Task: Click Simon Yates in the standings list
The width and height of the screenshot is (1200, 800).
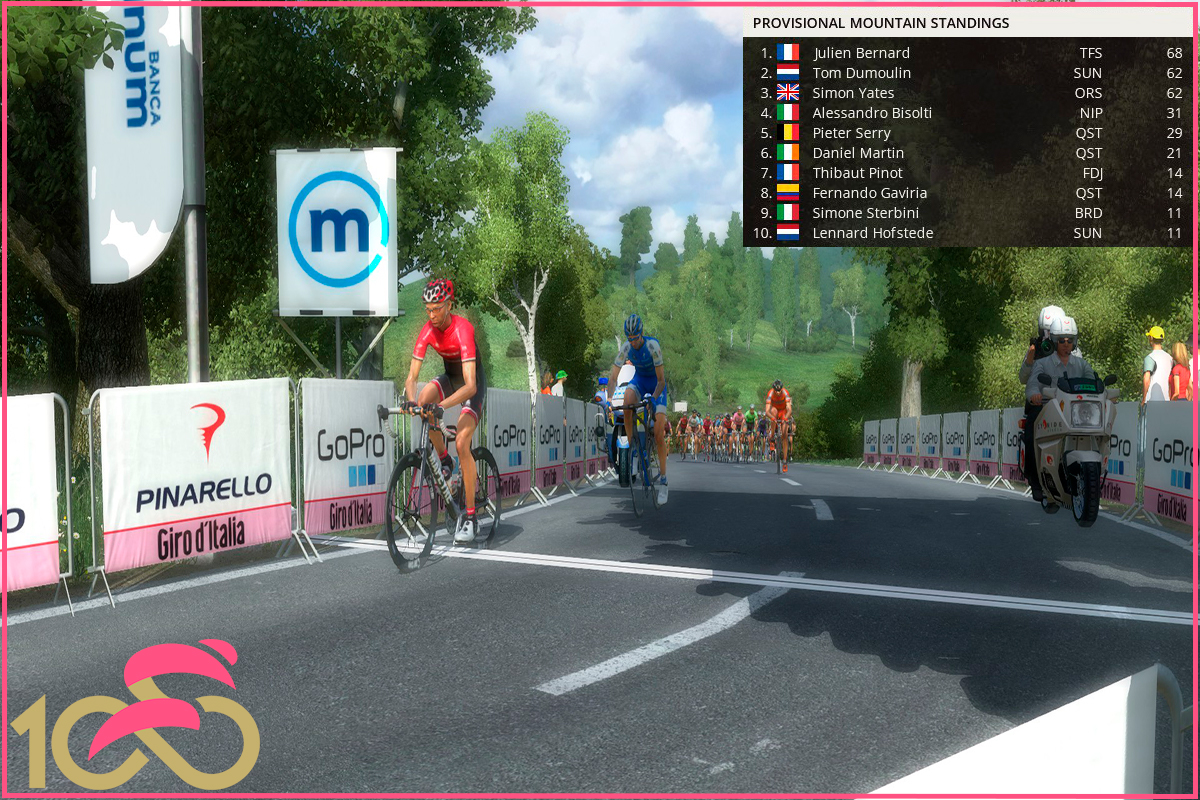Action: (x=853, y=93)
